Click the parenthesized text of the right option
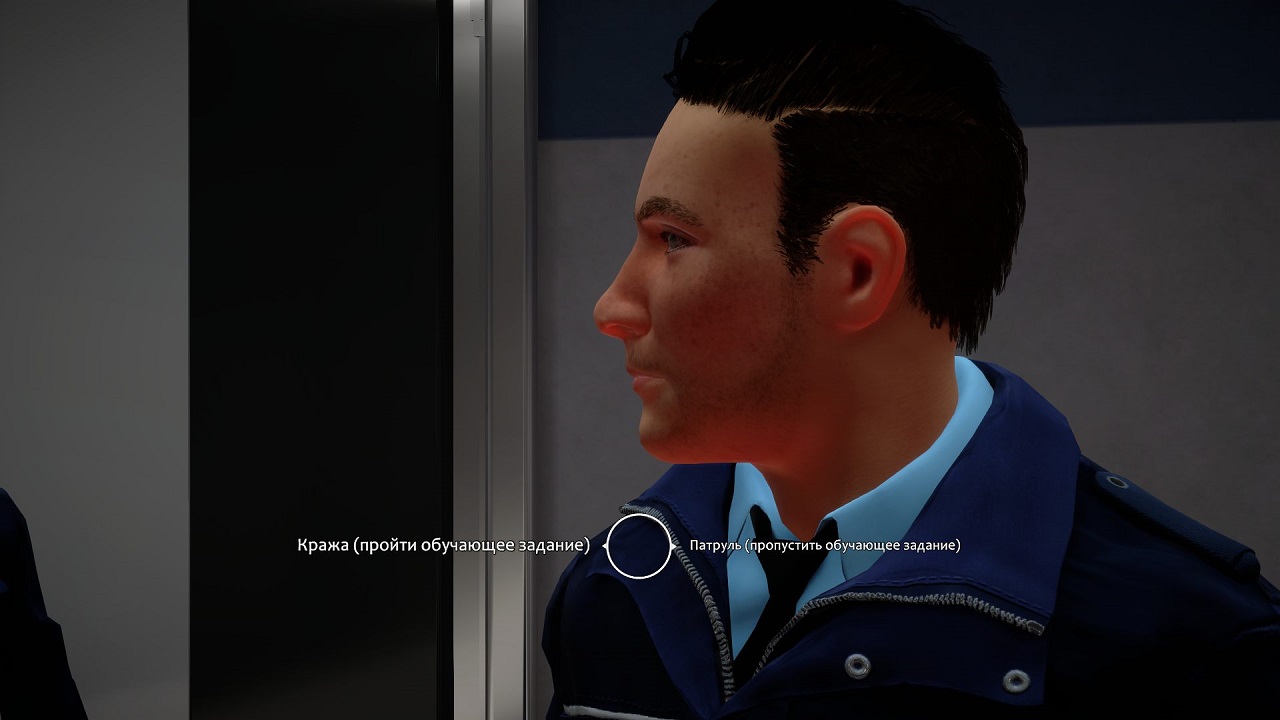 point(850,547)
